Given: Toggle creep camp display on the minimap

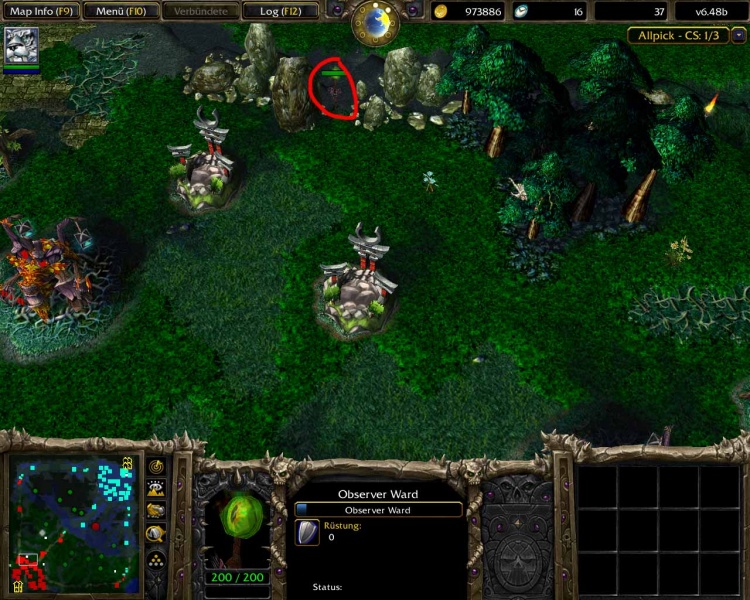Looking at the screenshot, I should coord(156,534).
